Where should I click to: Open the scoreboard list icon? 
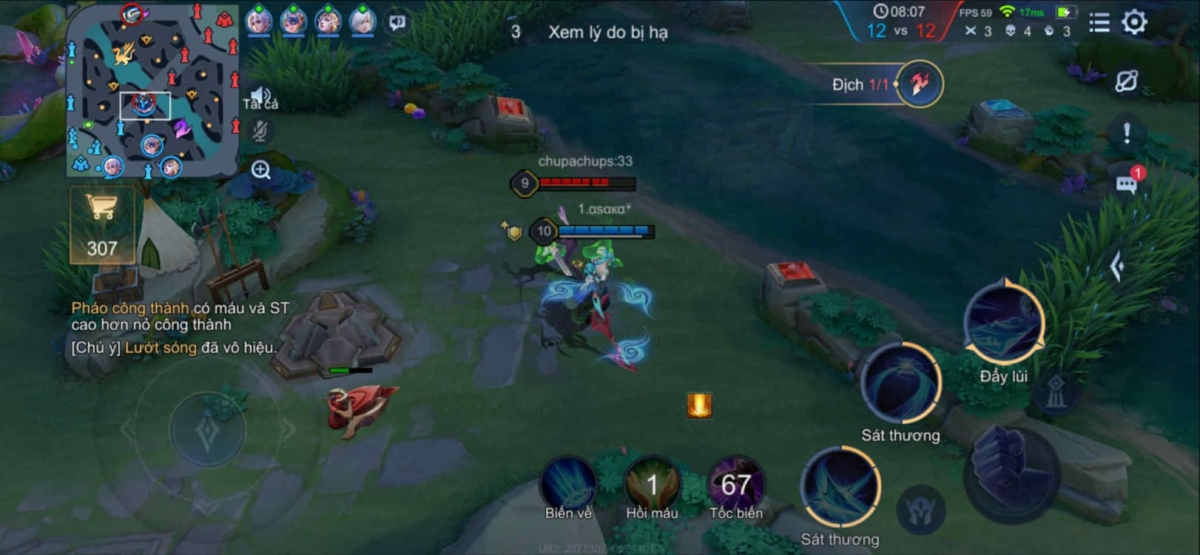point(1099,22)
